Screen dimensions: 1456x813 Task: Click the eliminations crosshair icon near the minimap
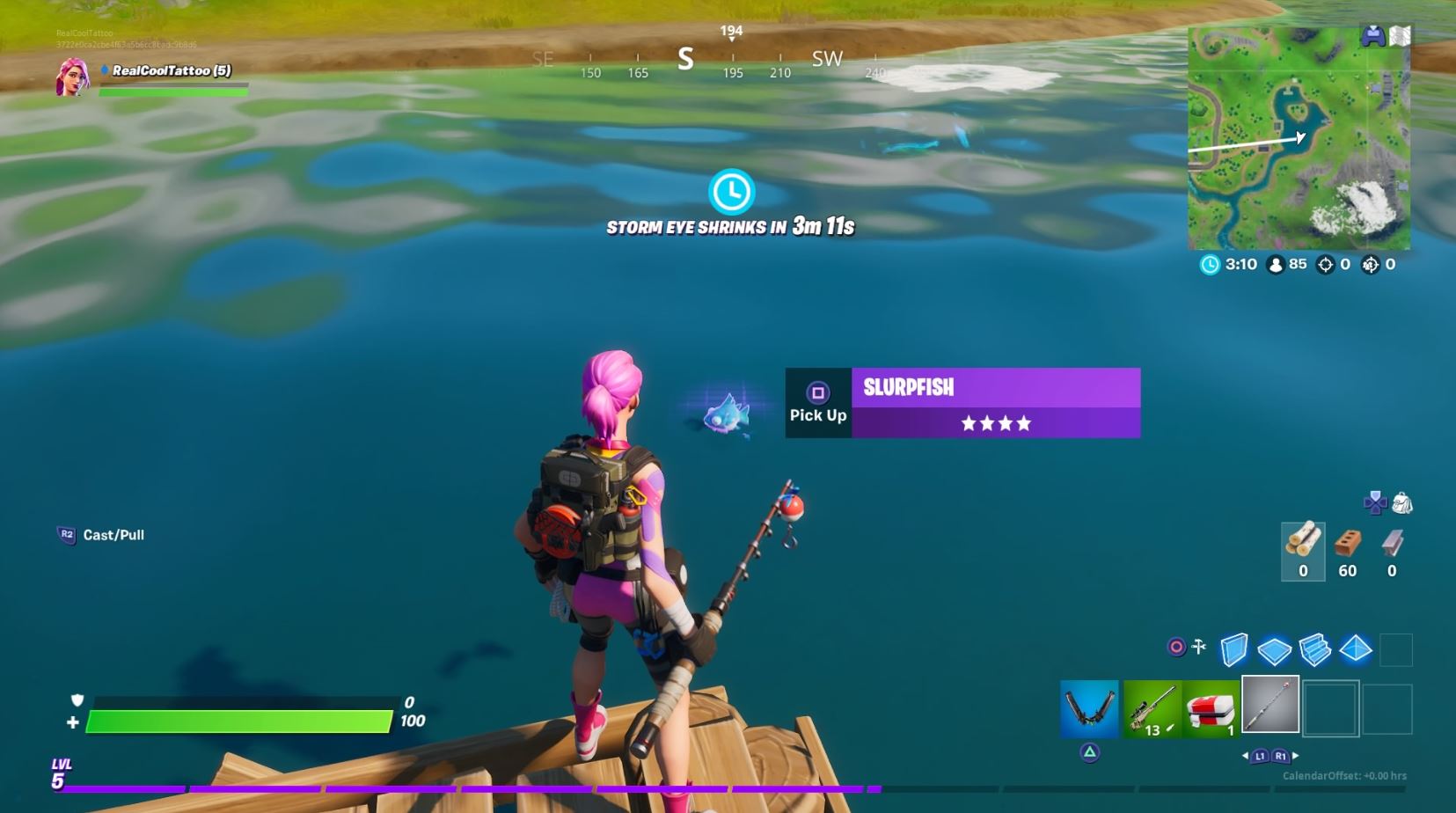coord(1324,264)
